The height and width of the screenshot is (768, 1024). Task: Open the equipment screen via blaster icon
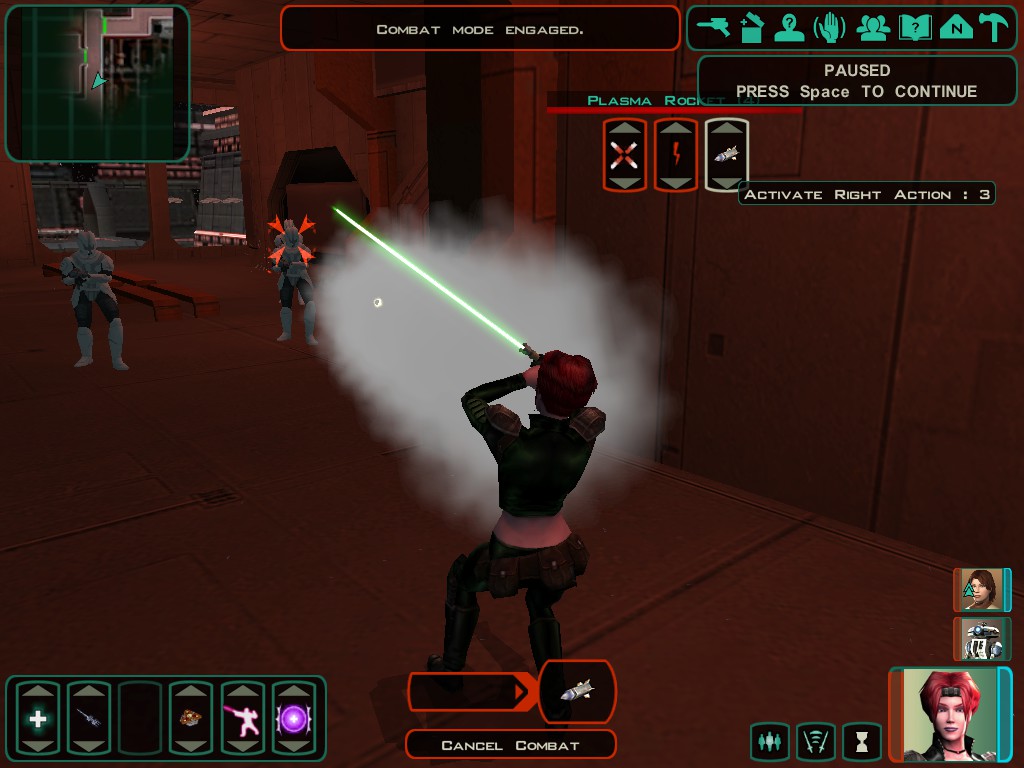tap(715, 28)
